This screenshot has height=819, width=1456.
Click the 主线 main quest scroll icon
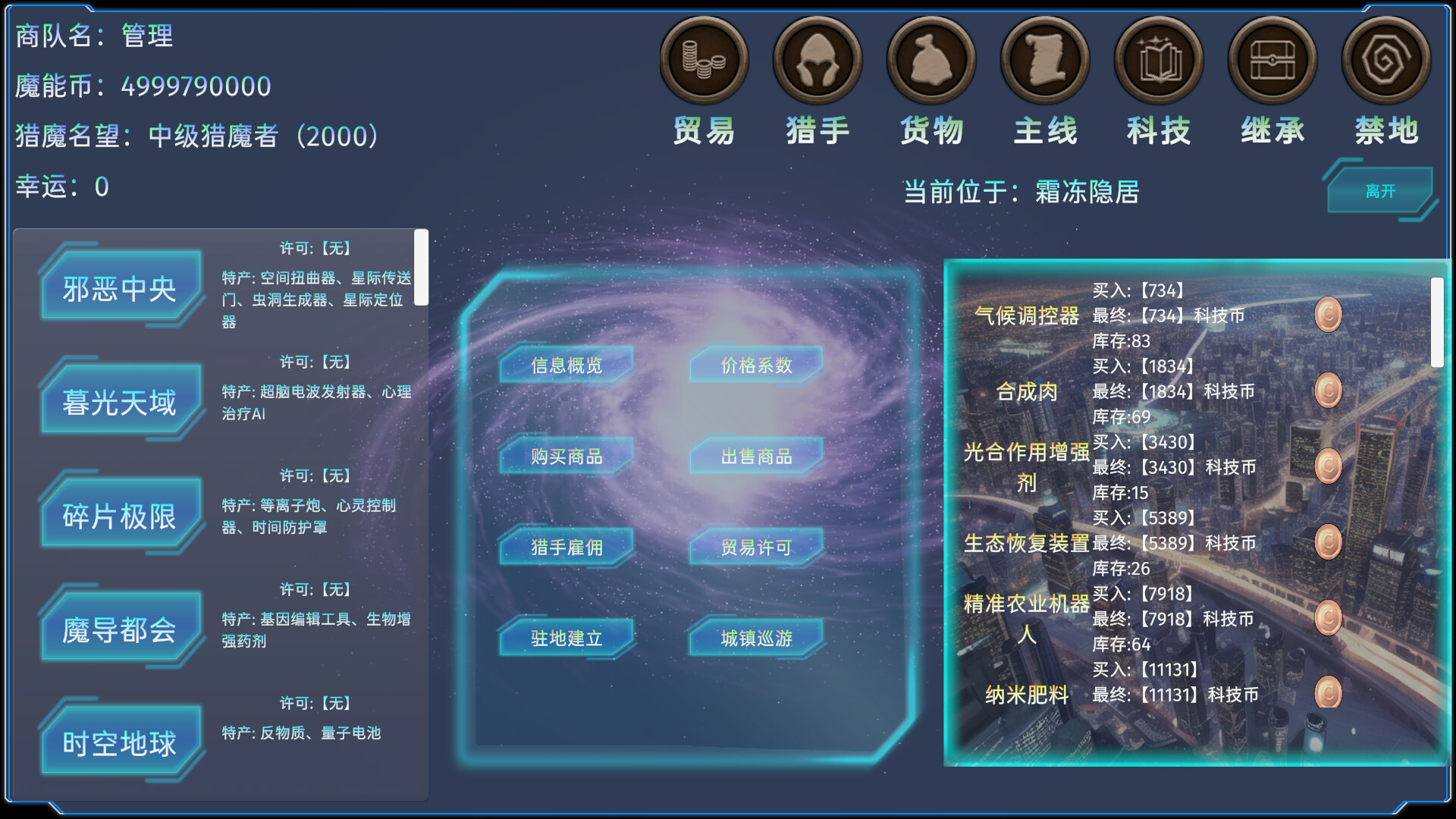pyautogui.click(x=1045, y=59)
